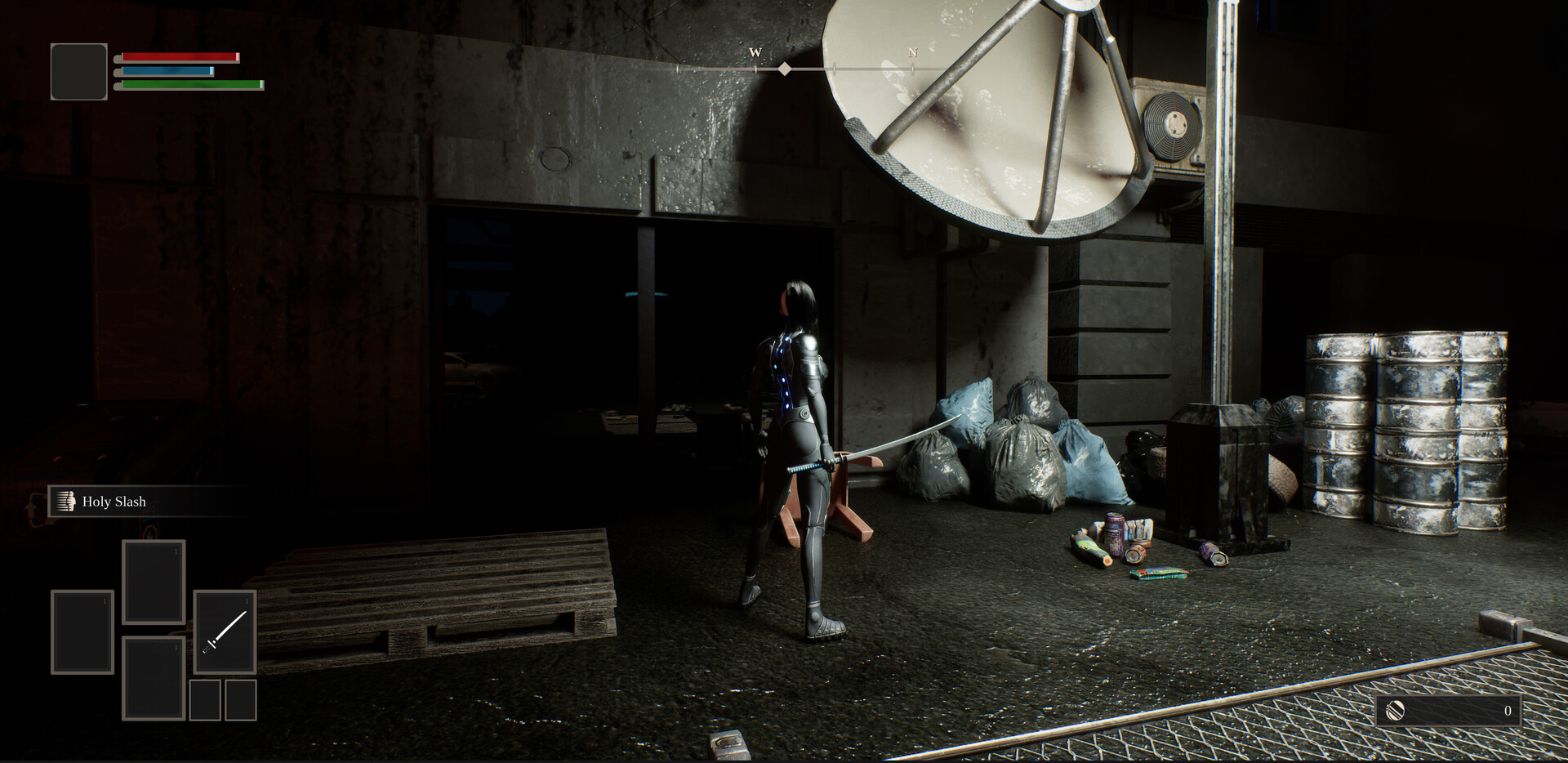
Task: Open the character portrait frame top-left
Action: click(x=78, y=70)
